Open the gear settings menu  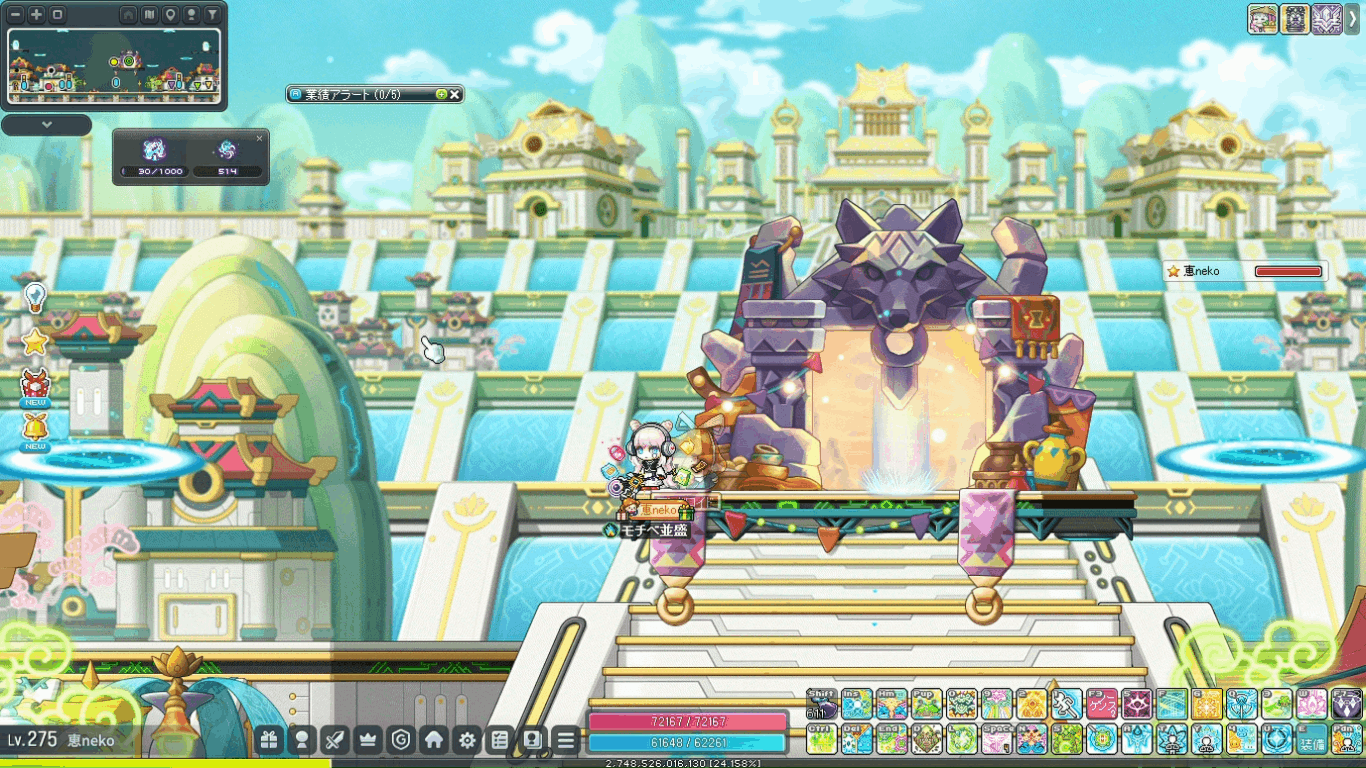(x=467, y=740)
